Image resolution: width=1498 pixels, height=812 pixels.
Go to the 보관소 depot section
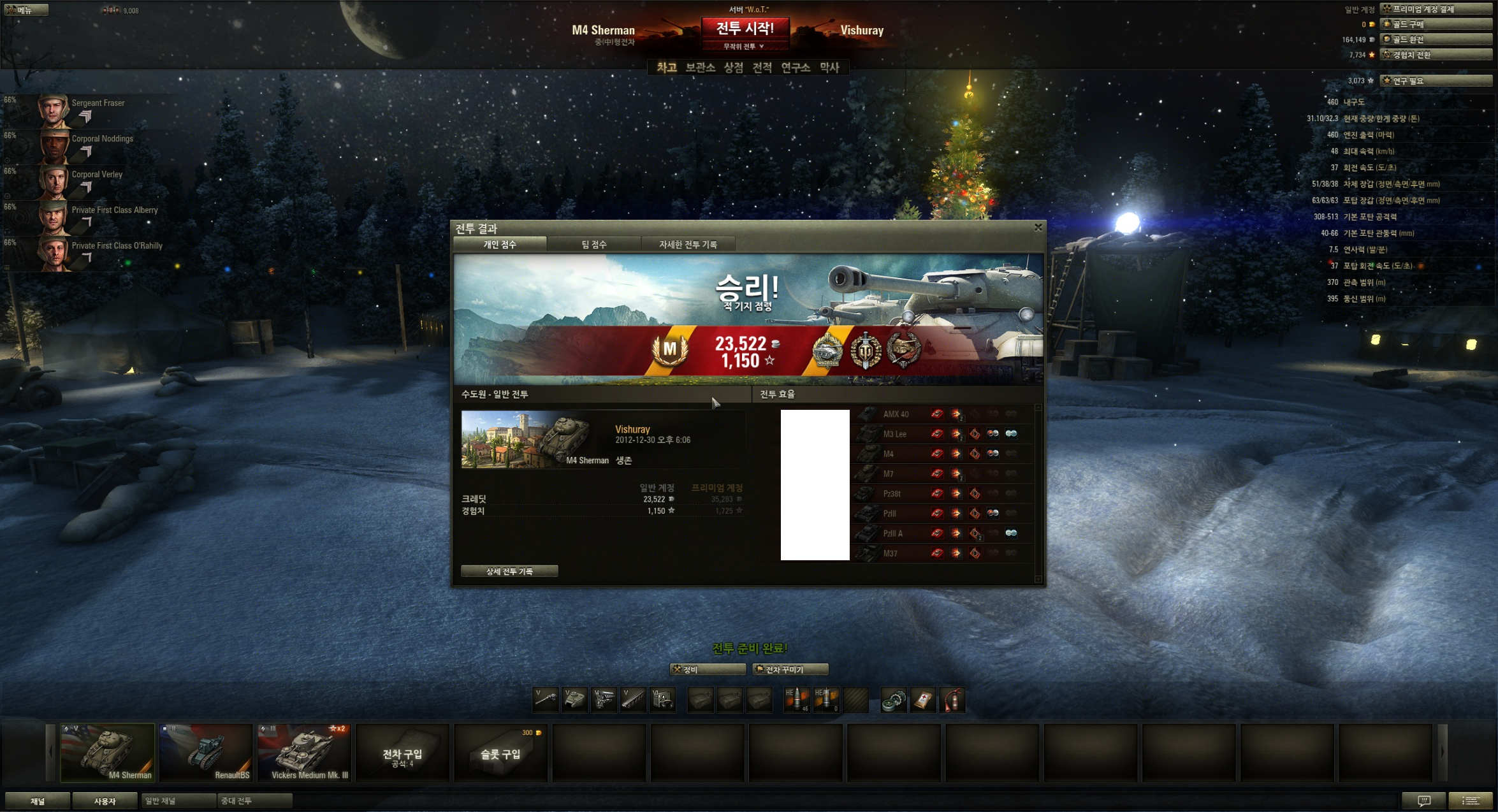(700, 68)
